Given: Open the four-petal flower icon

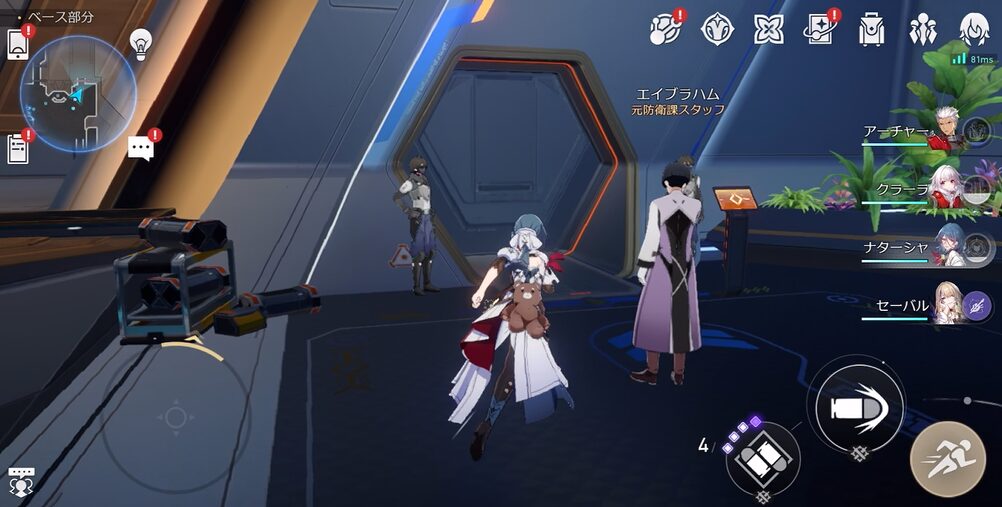Looking at the screenshot, I should (x=767, y=29).
